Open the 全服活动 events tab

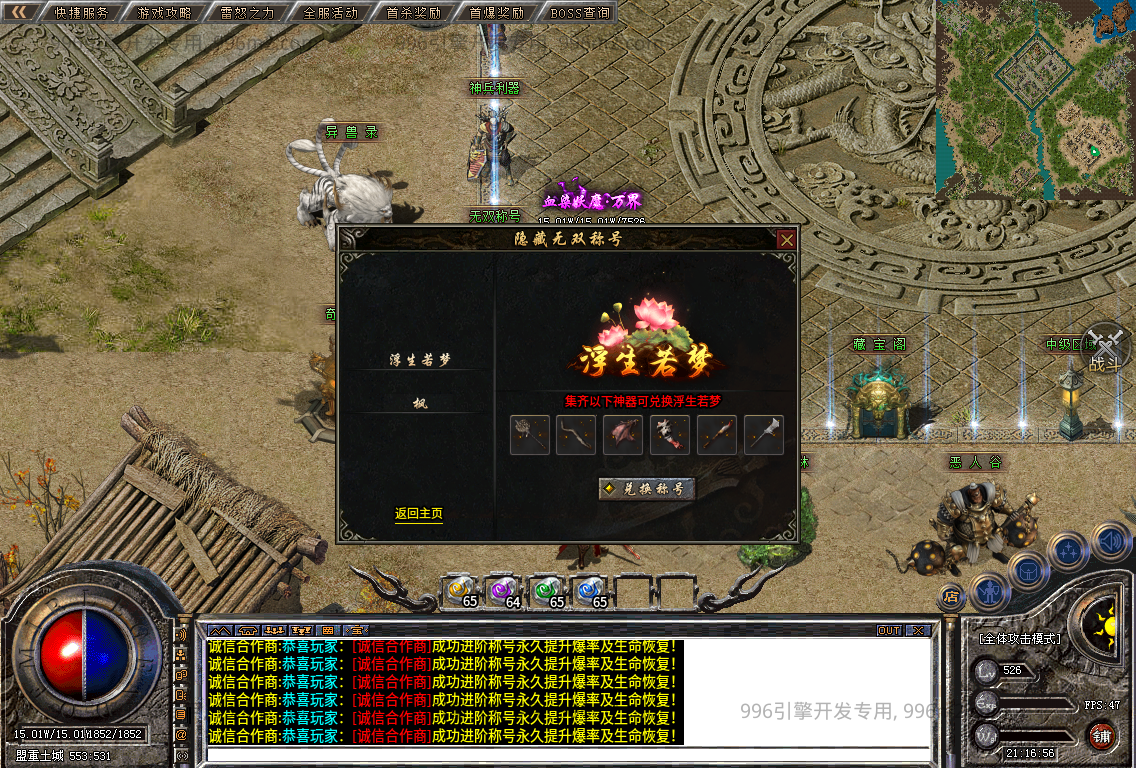[330, 13]
